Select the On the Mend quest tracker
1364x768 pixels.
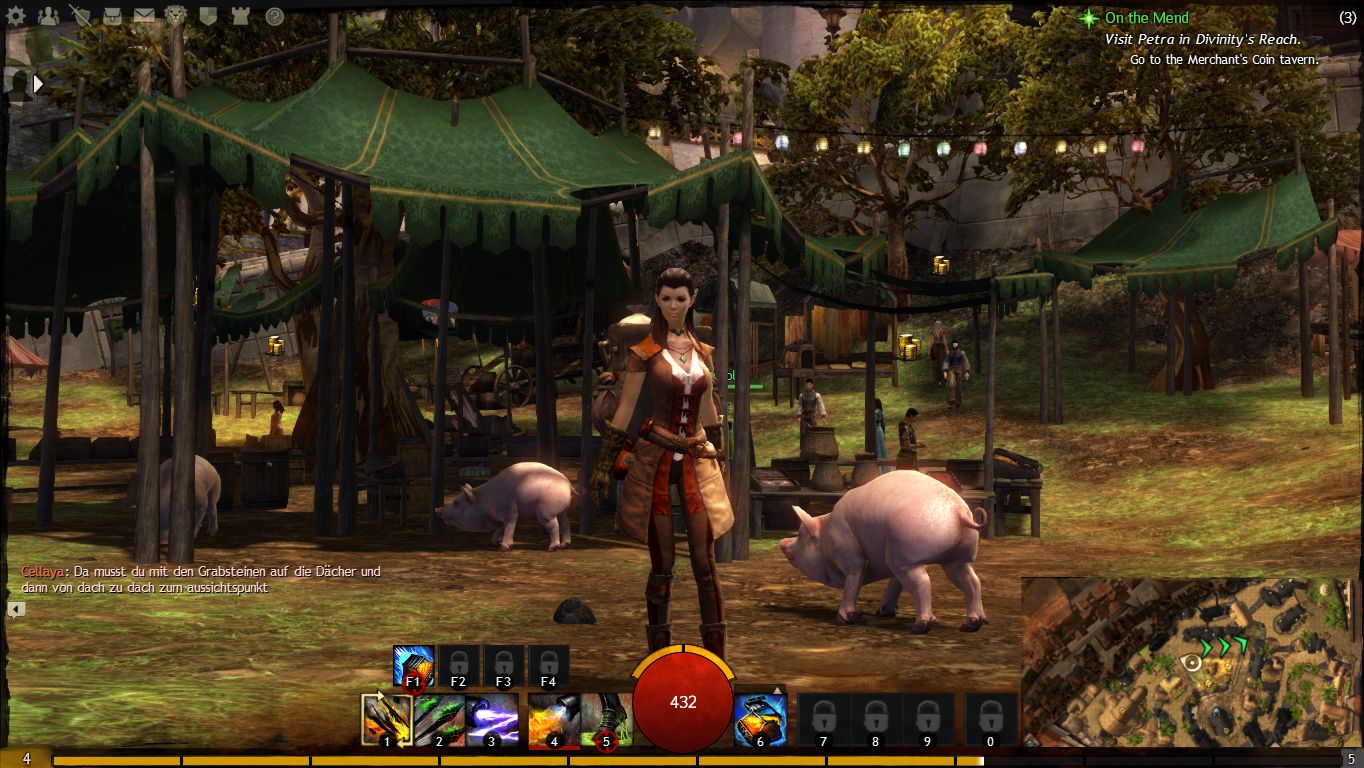point(1146,18)
